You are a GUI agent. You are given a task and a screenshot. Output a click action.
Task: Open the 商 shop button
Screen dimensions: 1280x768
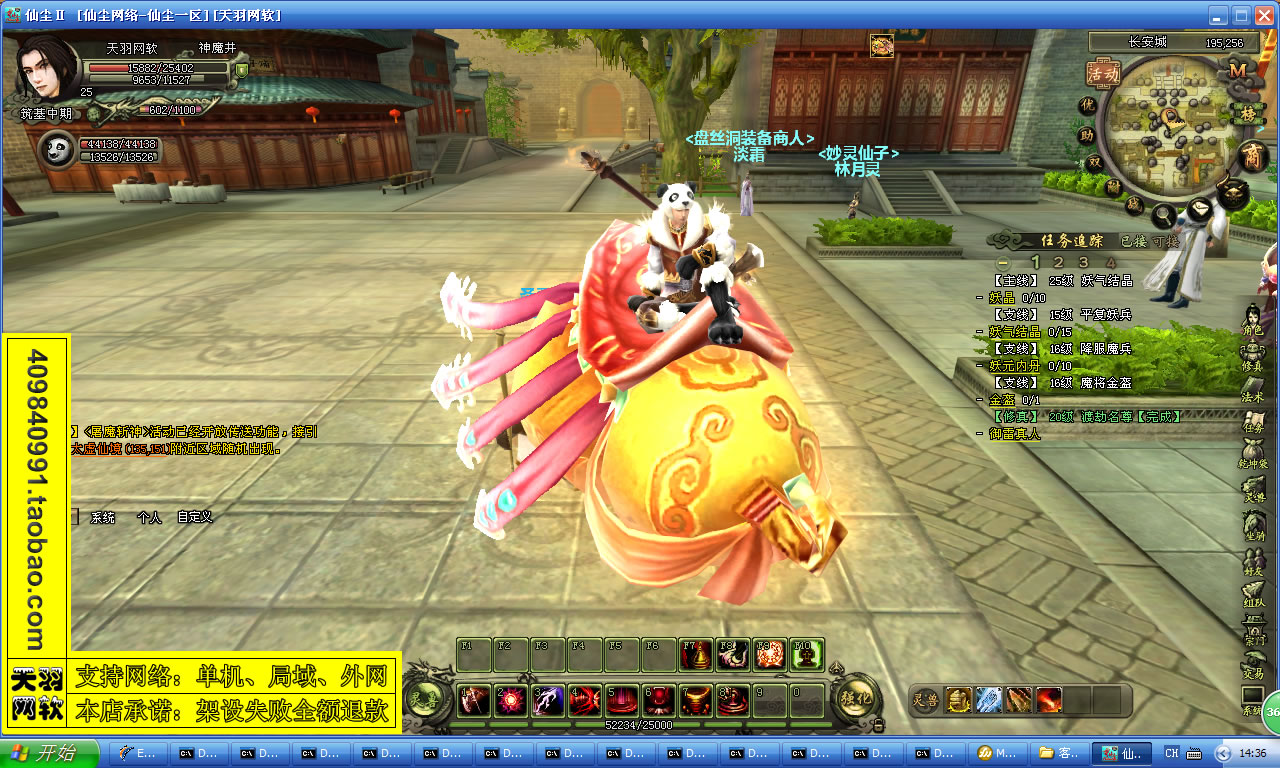coord(1252,156)
